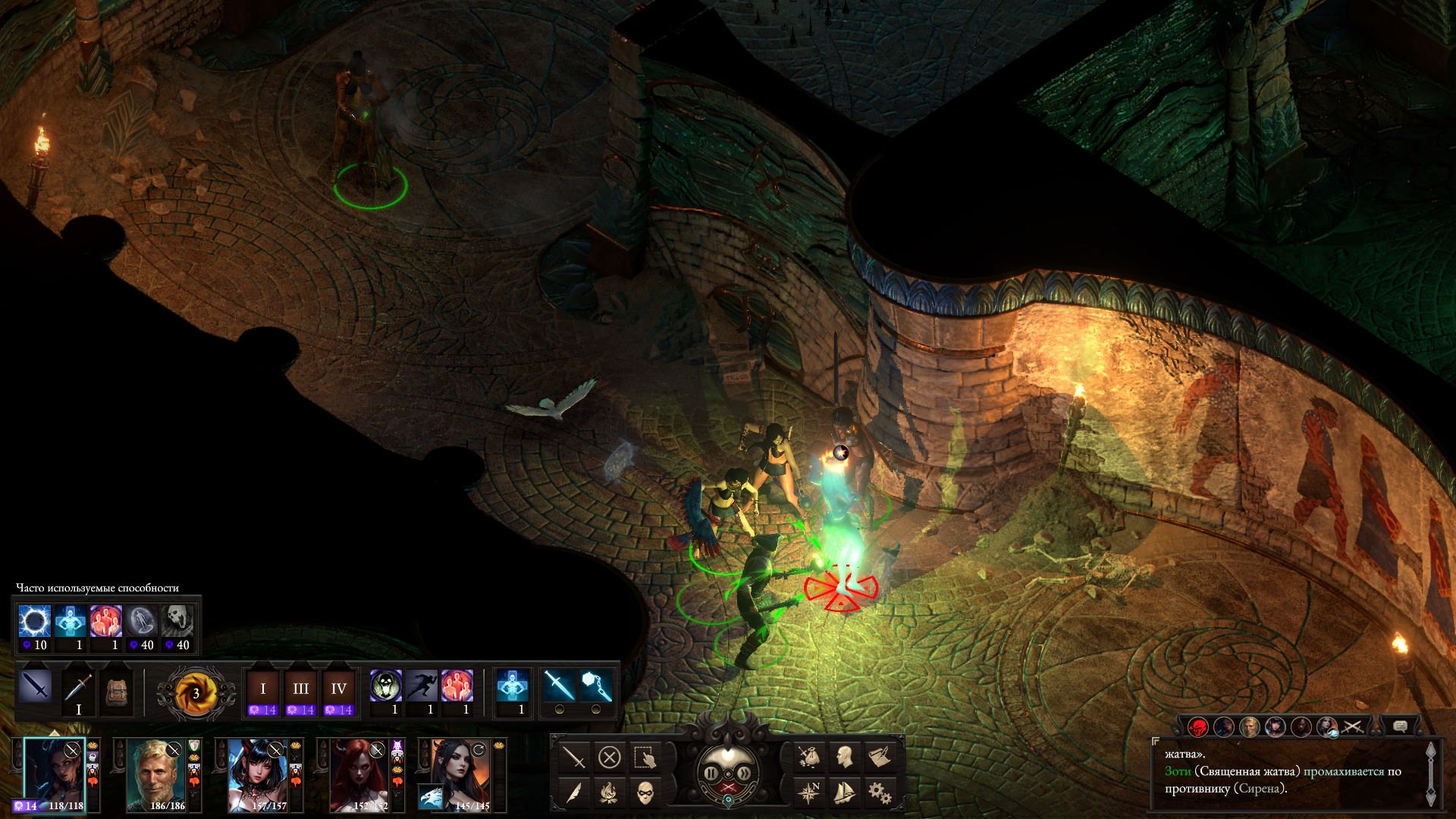Click the ship icon button

click(x=844, y=793)
